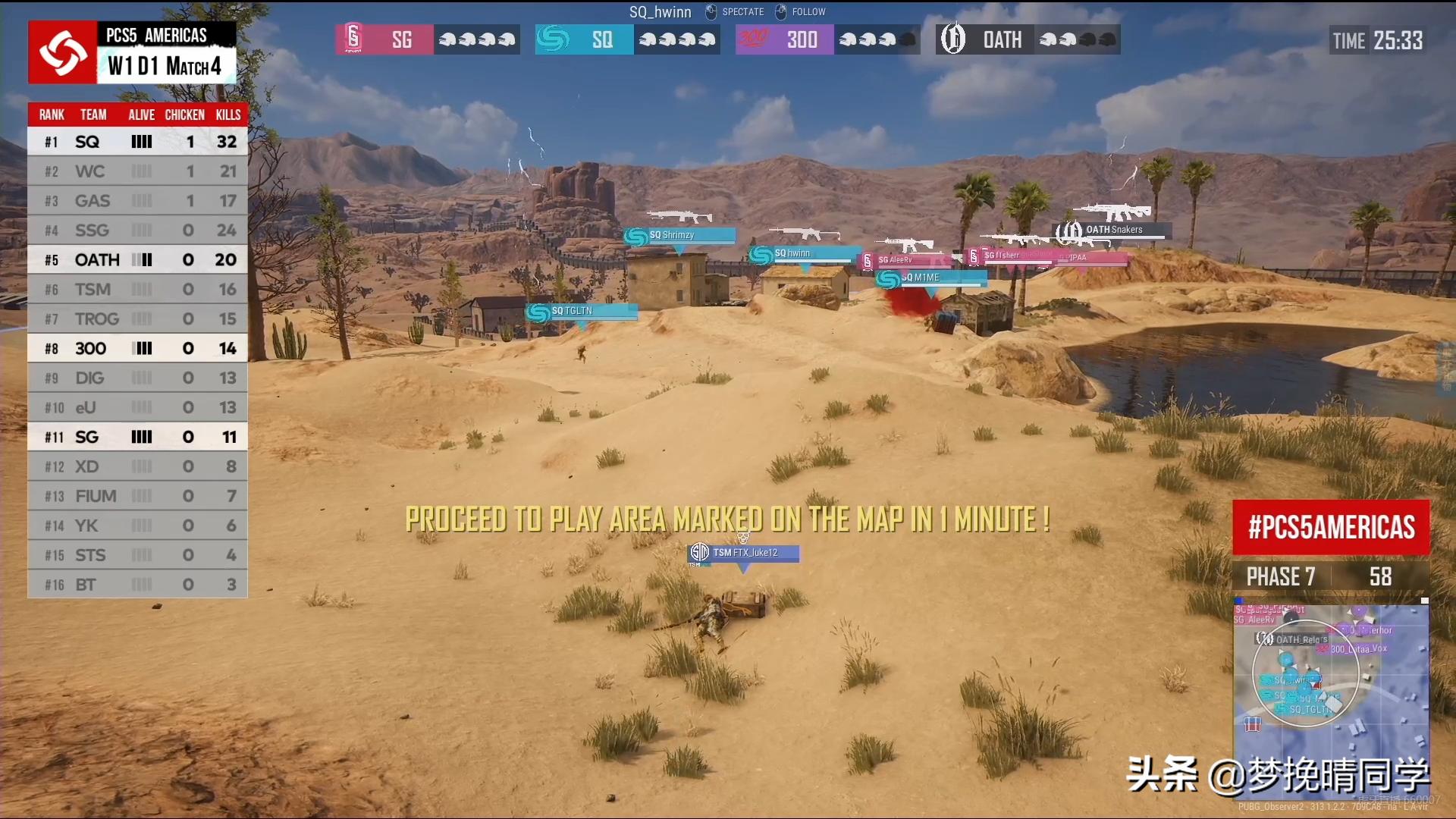
Task: Click the pink SG team panel at top
Action: point(428,39)
